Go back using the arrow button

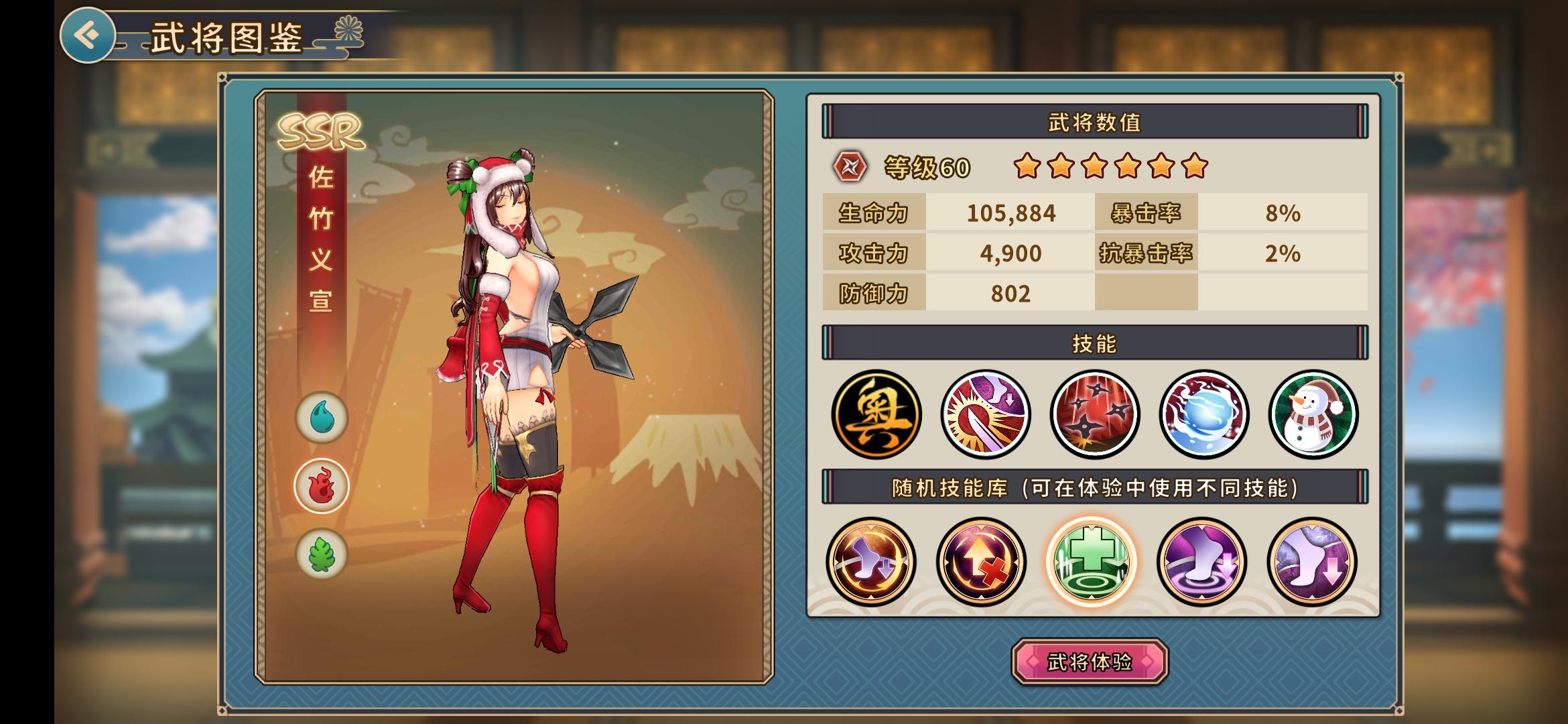pyautogui.click(x=87, y=35)
